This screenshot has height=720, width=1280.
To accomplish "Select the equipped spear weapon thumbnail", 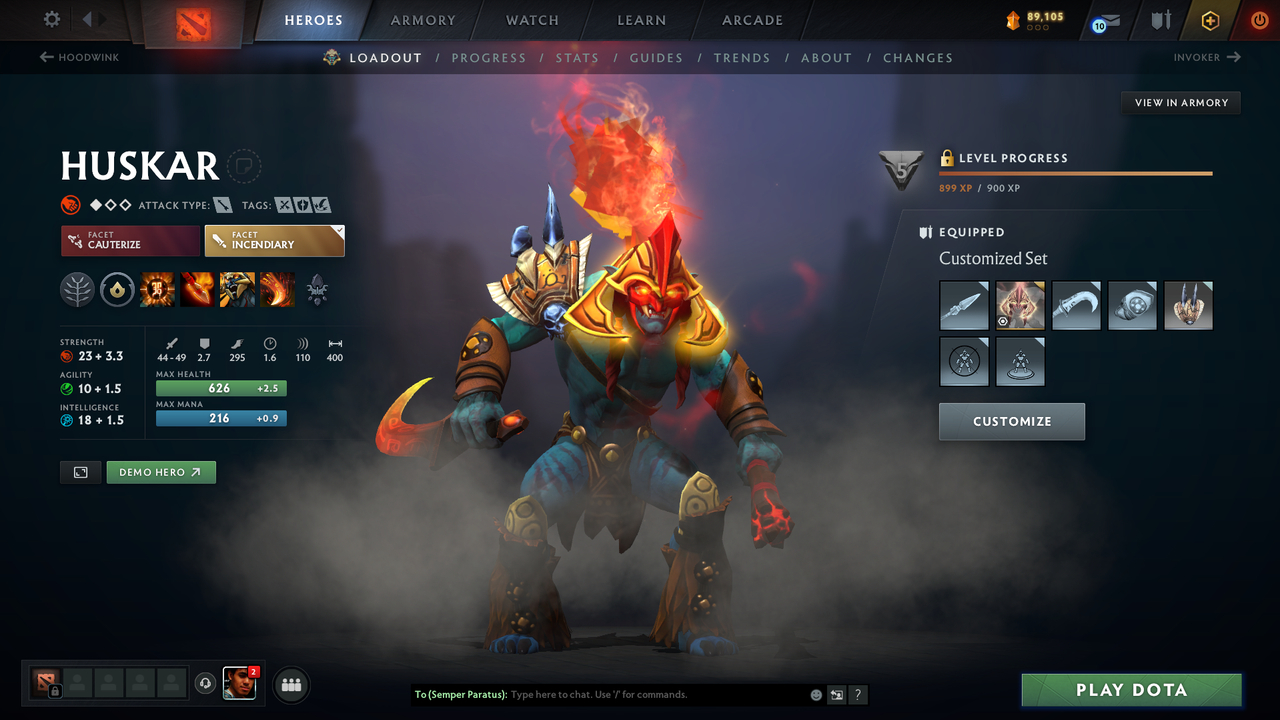I will tap(963, 305).
